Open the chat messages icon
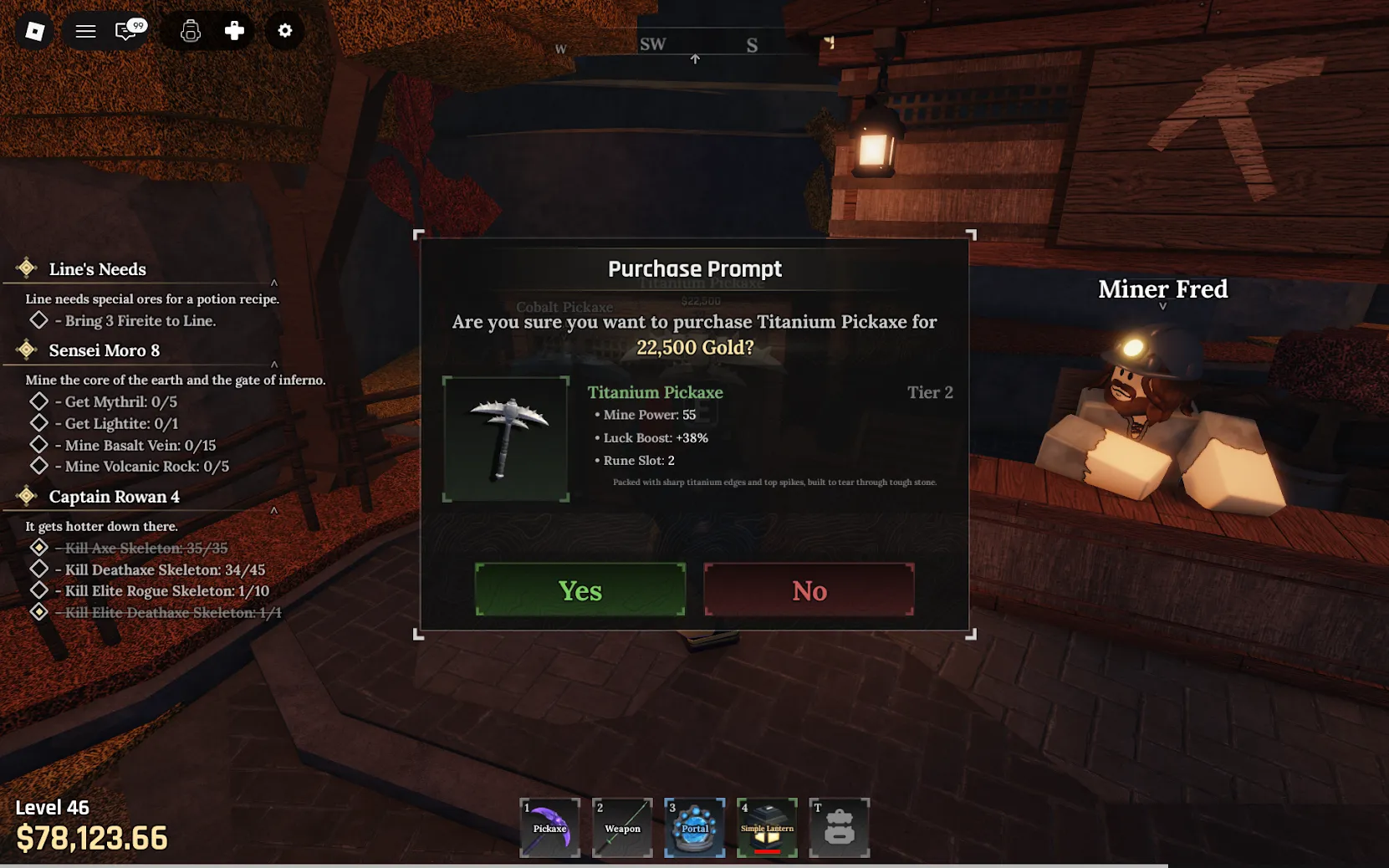The image size is (1389, 868). click(x=127, y=31)
